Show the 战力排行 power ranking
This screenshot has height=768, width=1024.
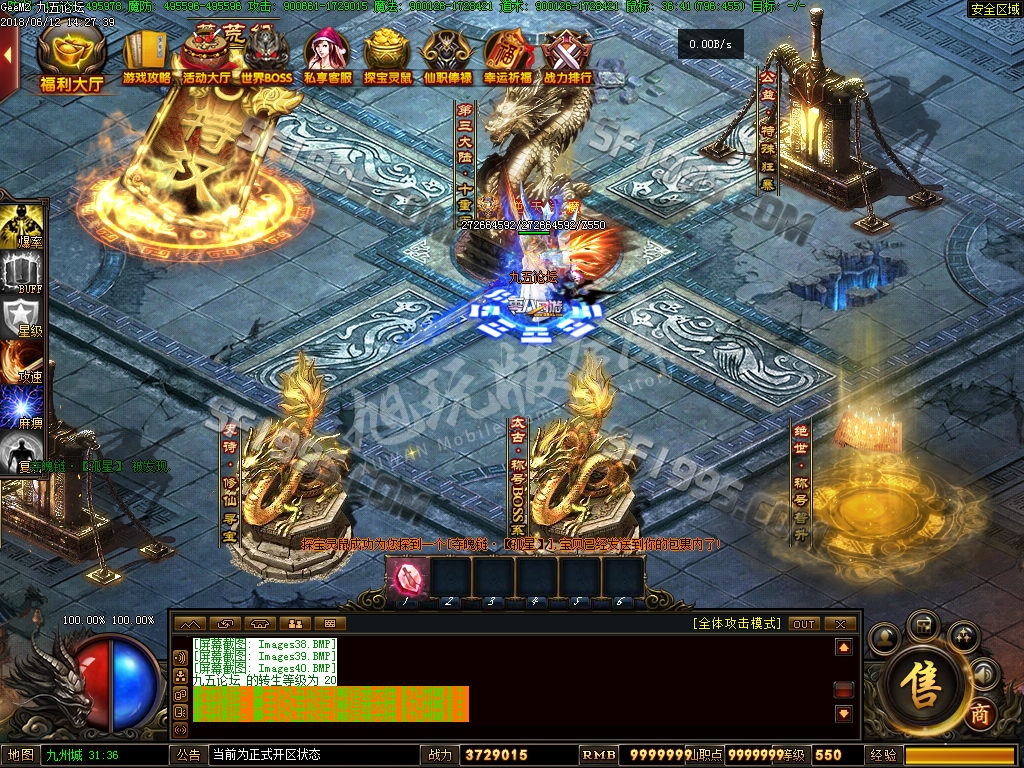[x=567, y=58]
